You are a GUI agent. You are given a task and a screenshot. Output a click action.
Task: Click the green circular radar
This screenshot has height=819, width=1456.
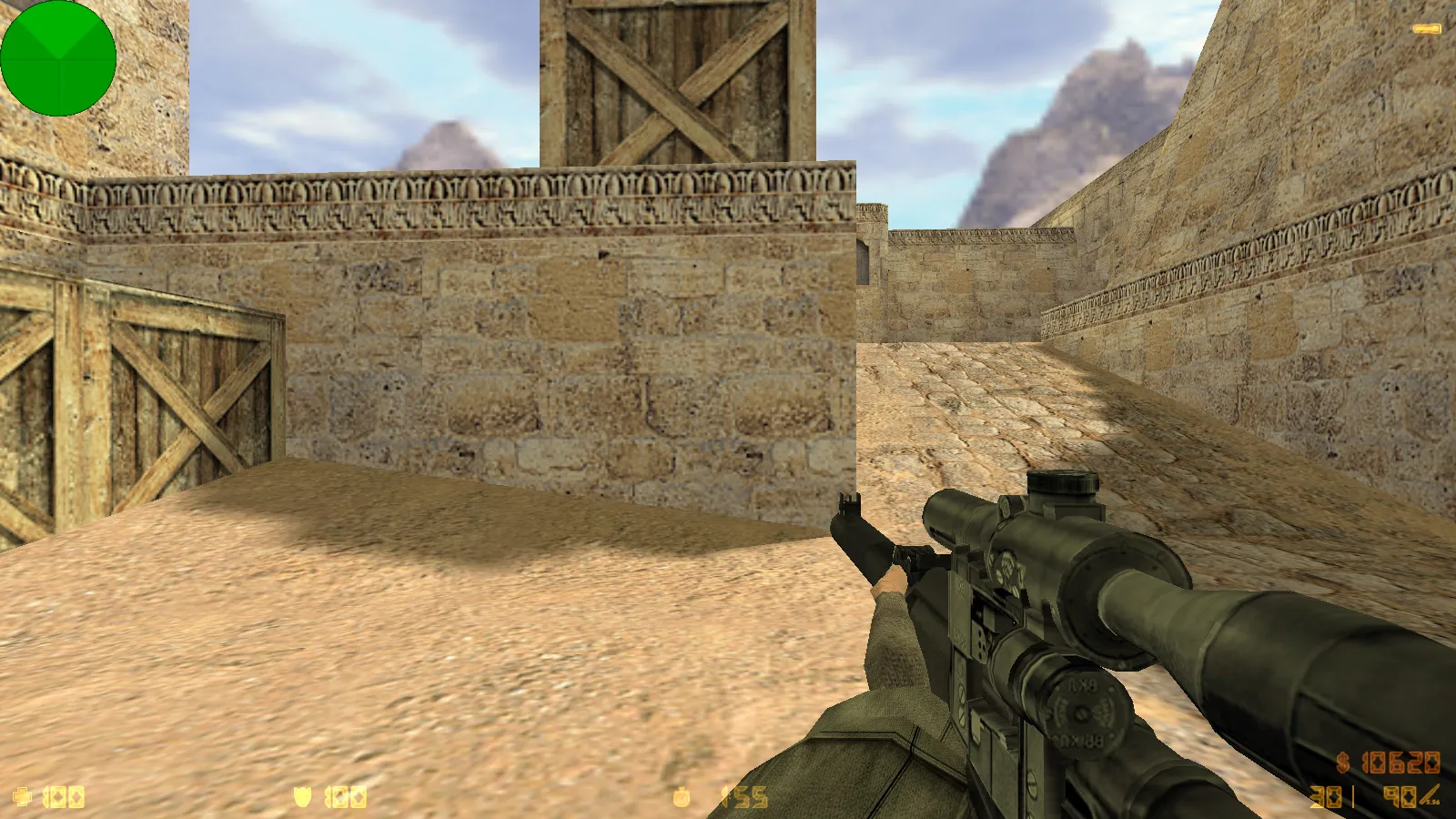coord(58,58)
